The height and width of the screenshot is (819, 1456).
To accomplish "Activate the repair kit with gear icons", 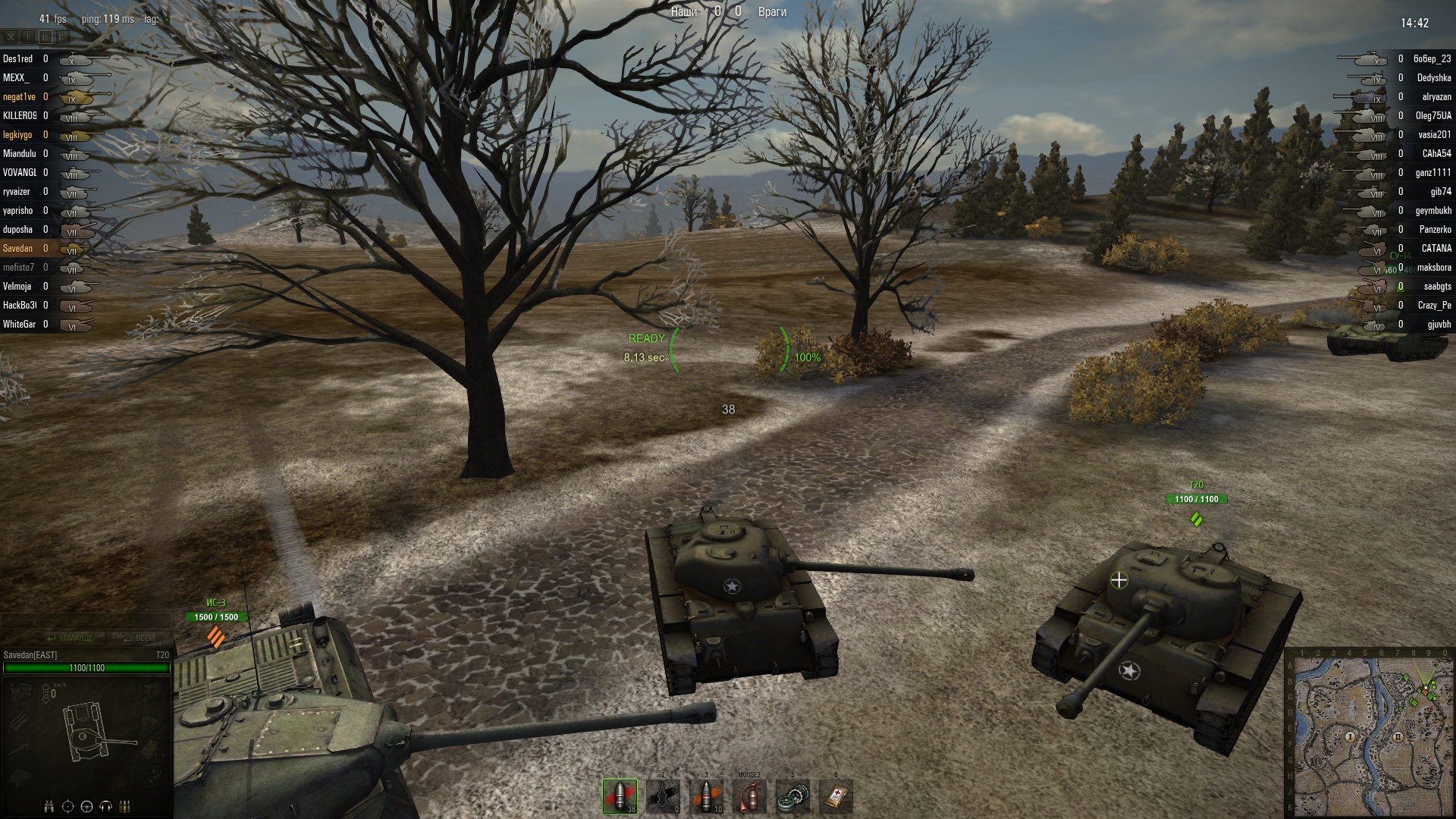I will coord(792,796).
